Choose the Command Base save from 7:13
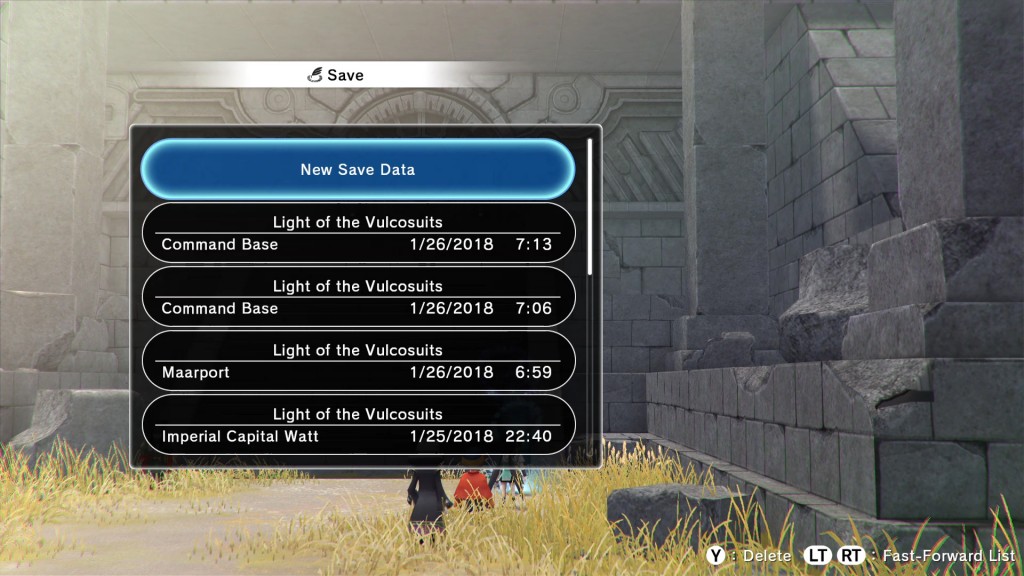The height and width of the screenshot is (576, 1024). [358, 233]
